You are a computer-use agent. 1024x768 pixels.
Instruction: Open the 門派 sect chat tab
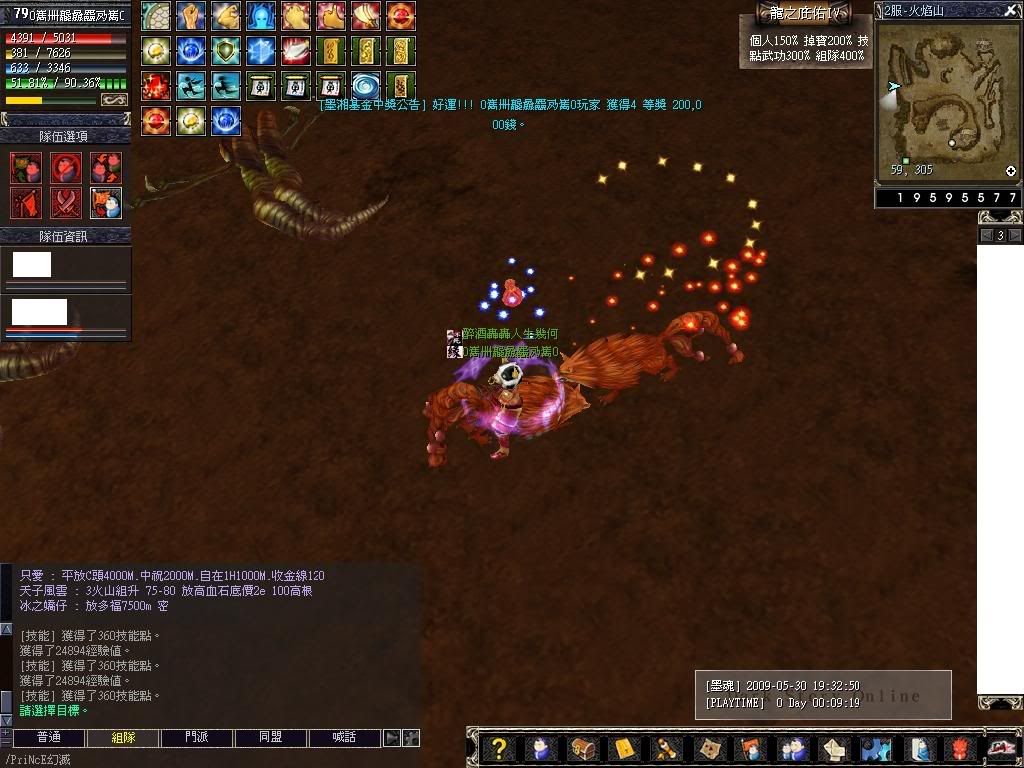[197, 738]
